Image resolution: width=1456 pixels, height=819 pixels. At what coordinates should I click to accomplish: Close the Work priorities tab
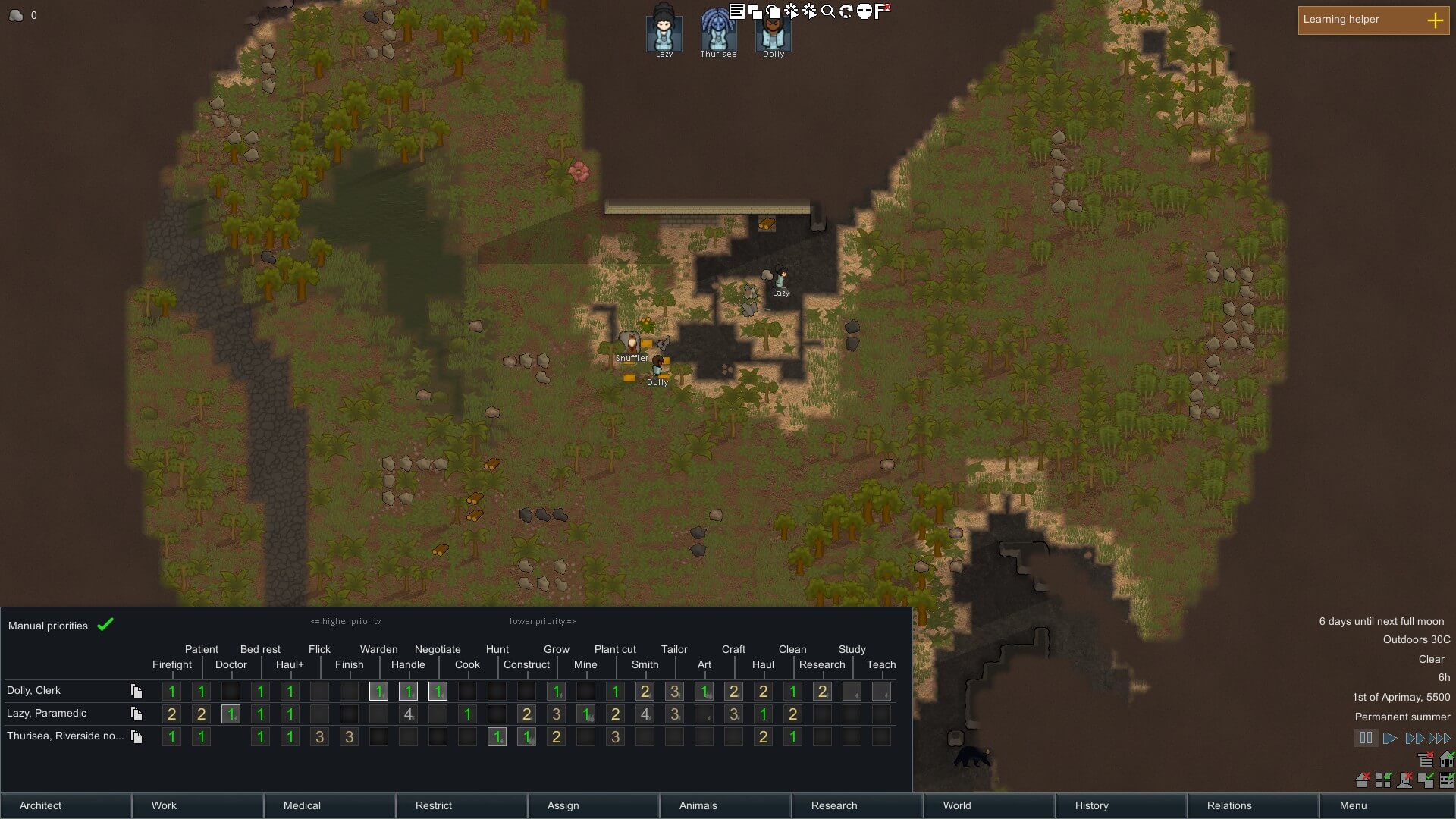197,805
